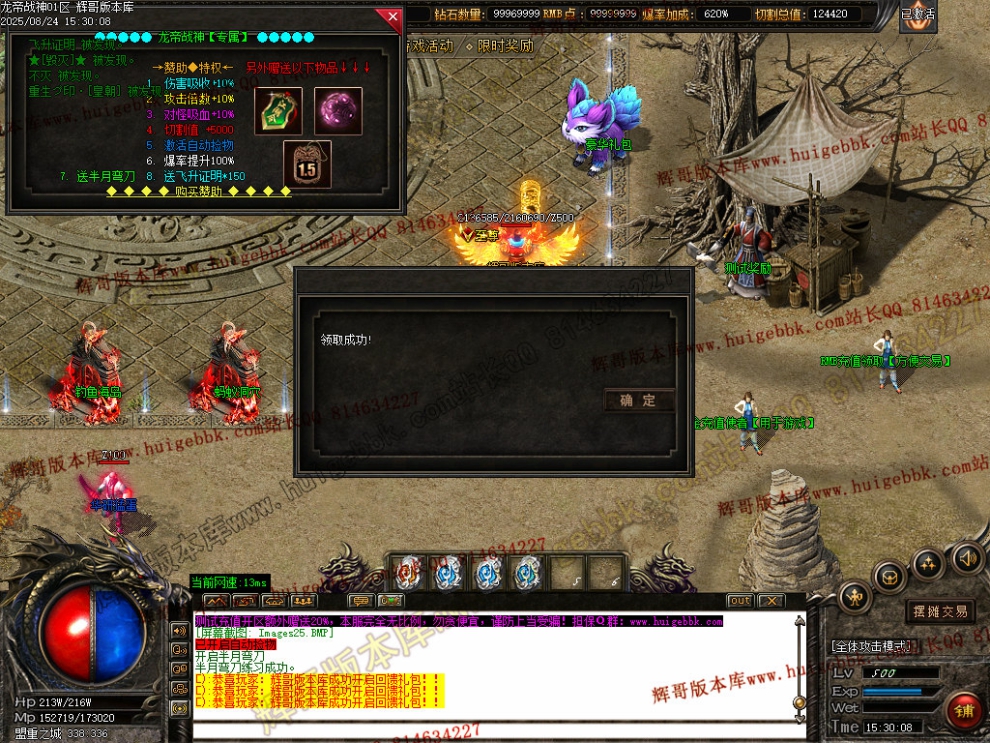Open the red 铺 shop button
This screenshot has height=743, width=990.
965,711
